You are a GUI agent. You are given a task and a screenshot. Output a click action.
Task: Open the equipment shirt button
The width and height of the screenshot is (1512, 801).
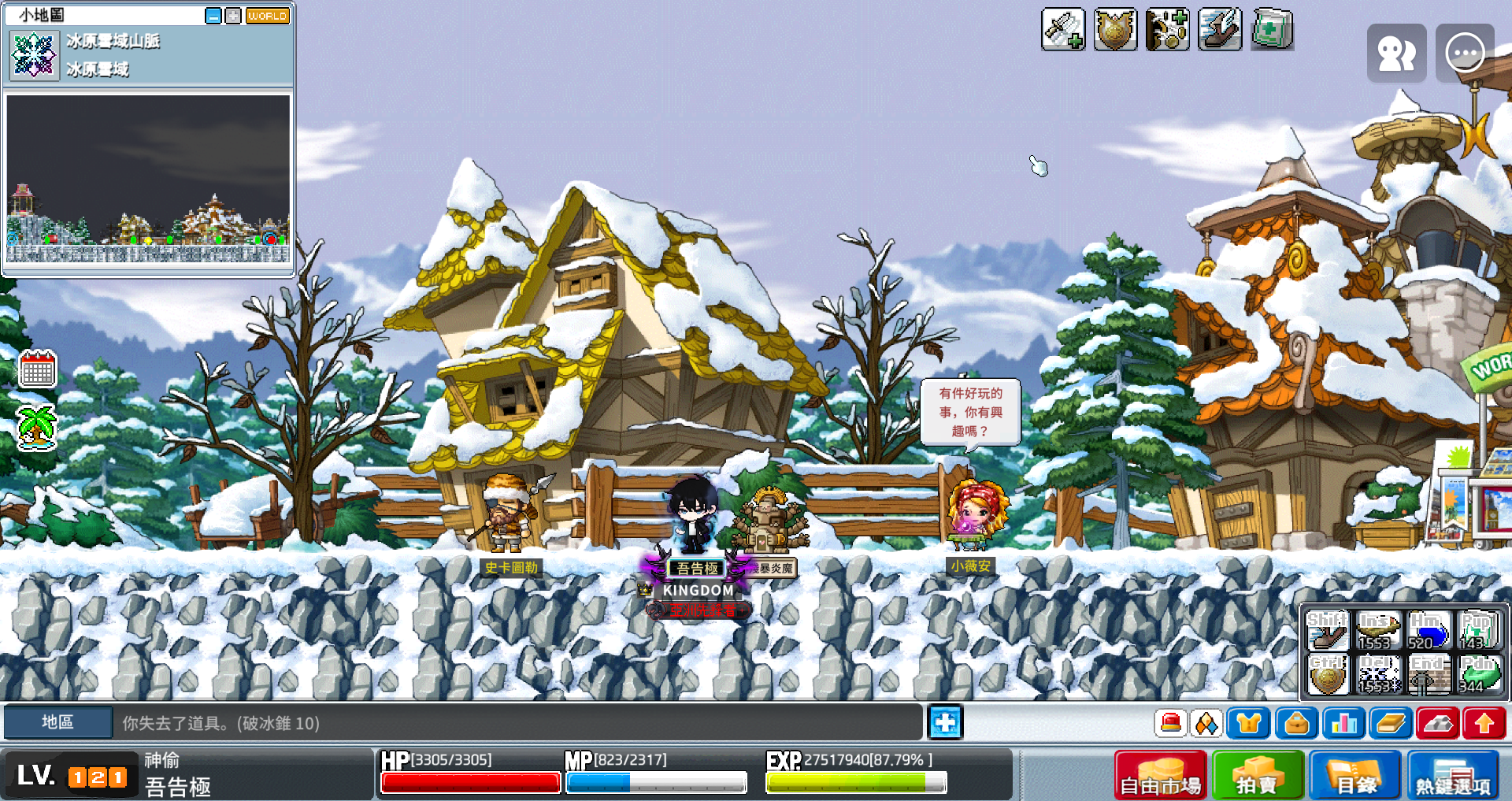point(1249,723)
